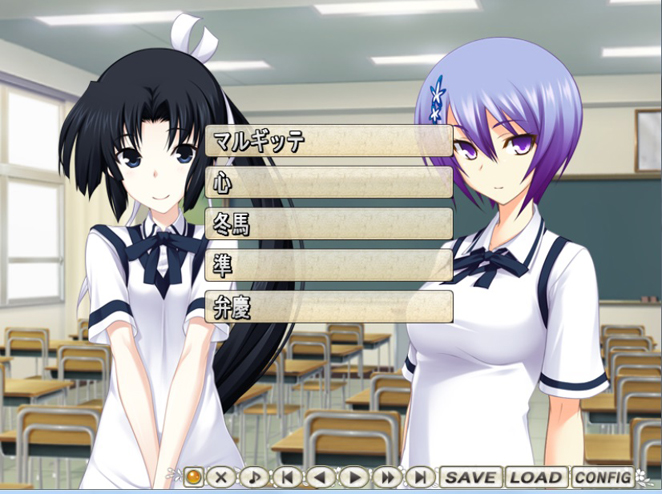Open the SAVE menu
Image resolution: width=662 pixels, height=494 pixels.
[x=471, y=478]
